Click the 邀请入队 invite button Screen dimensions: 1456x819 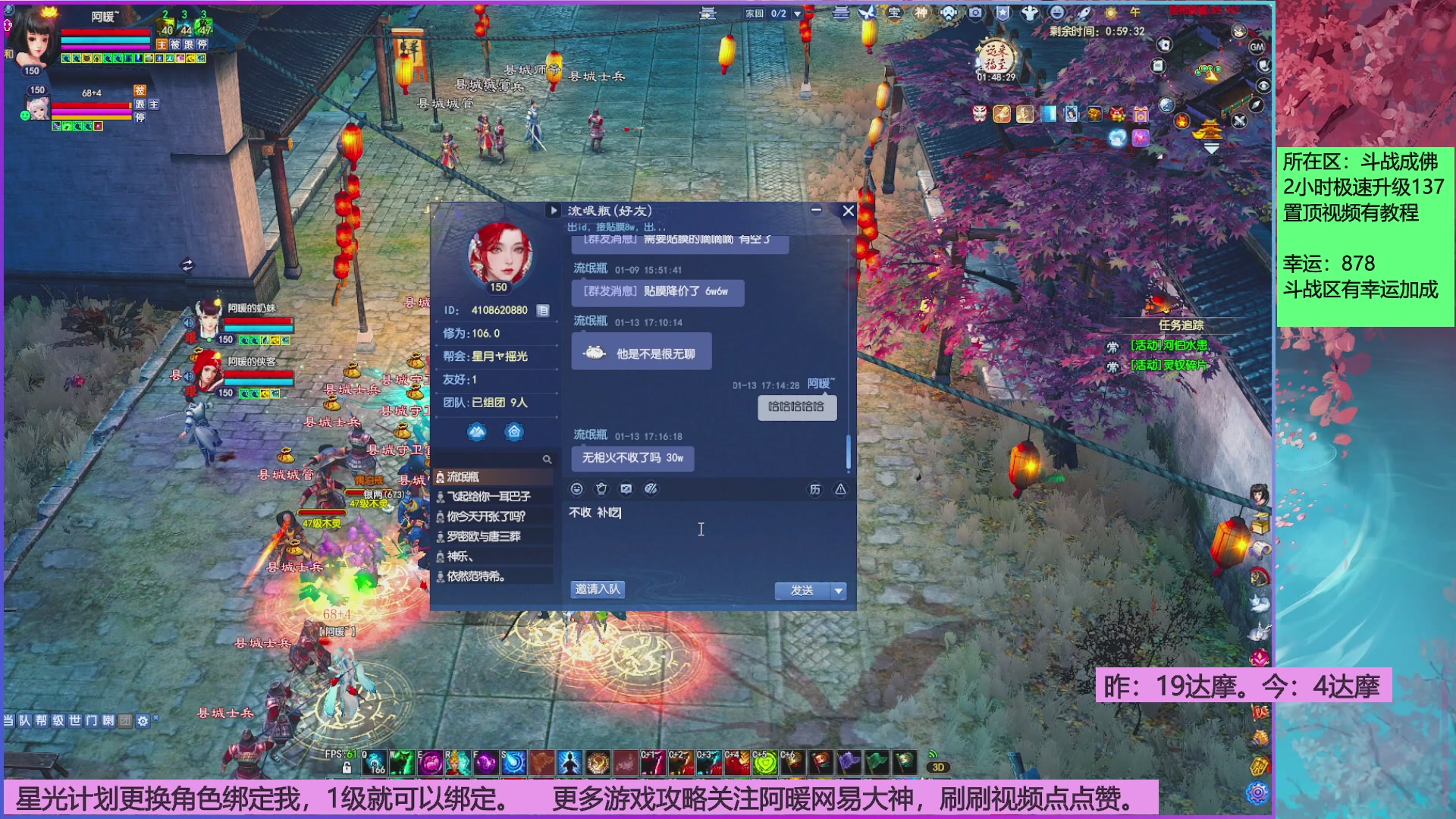click(x=596, y=590)
